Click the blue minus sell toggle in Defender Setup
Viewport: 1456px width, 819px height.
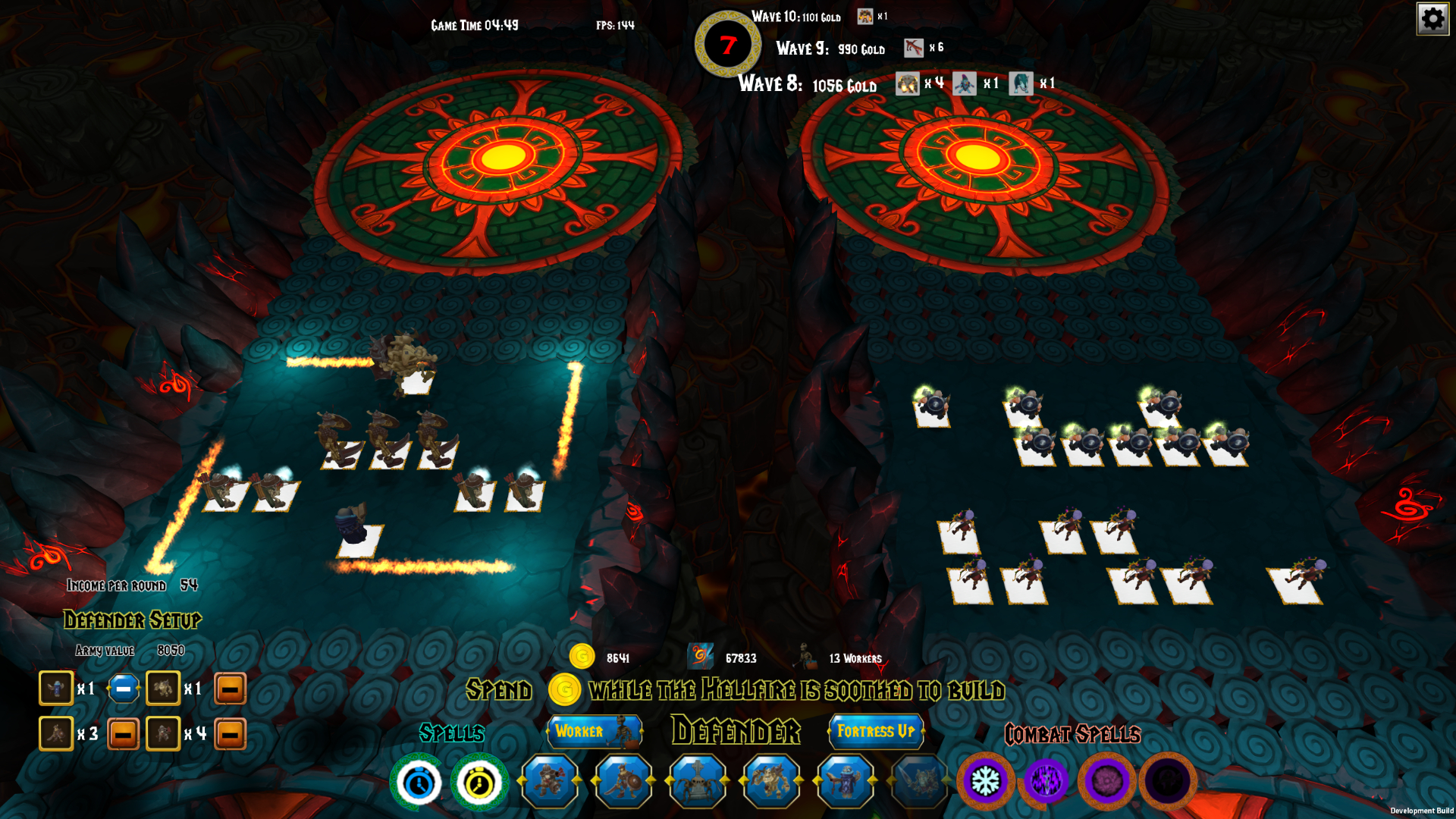click(x=123, y=689)
